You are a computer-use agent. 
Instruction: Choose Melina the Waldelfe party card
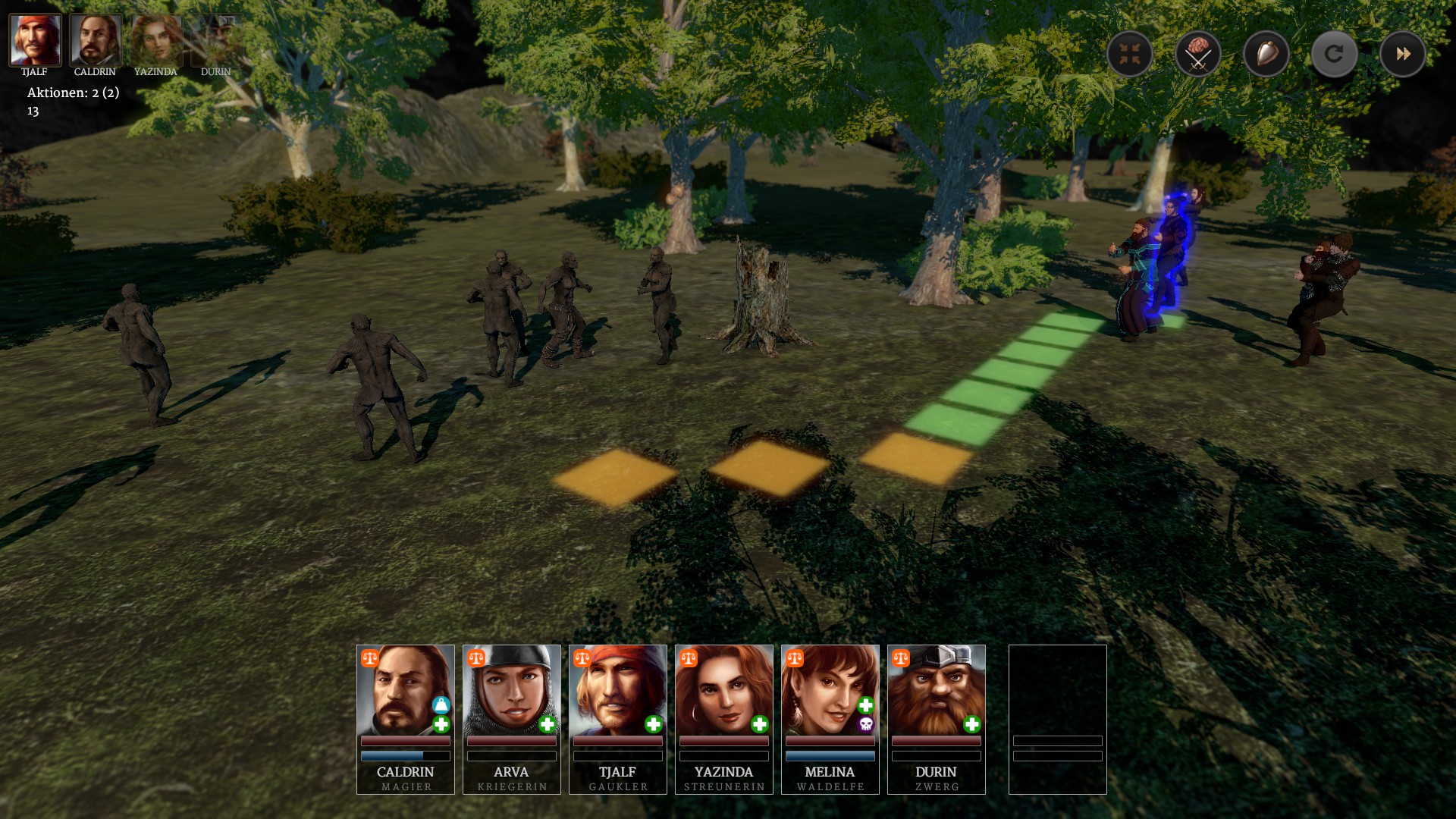pyautogui.click(x=830, y=719)
